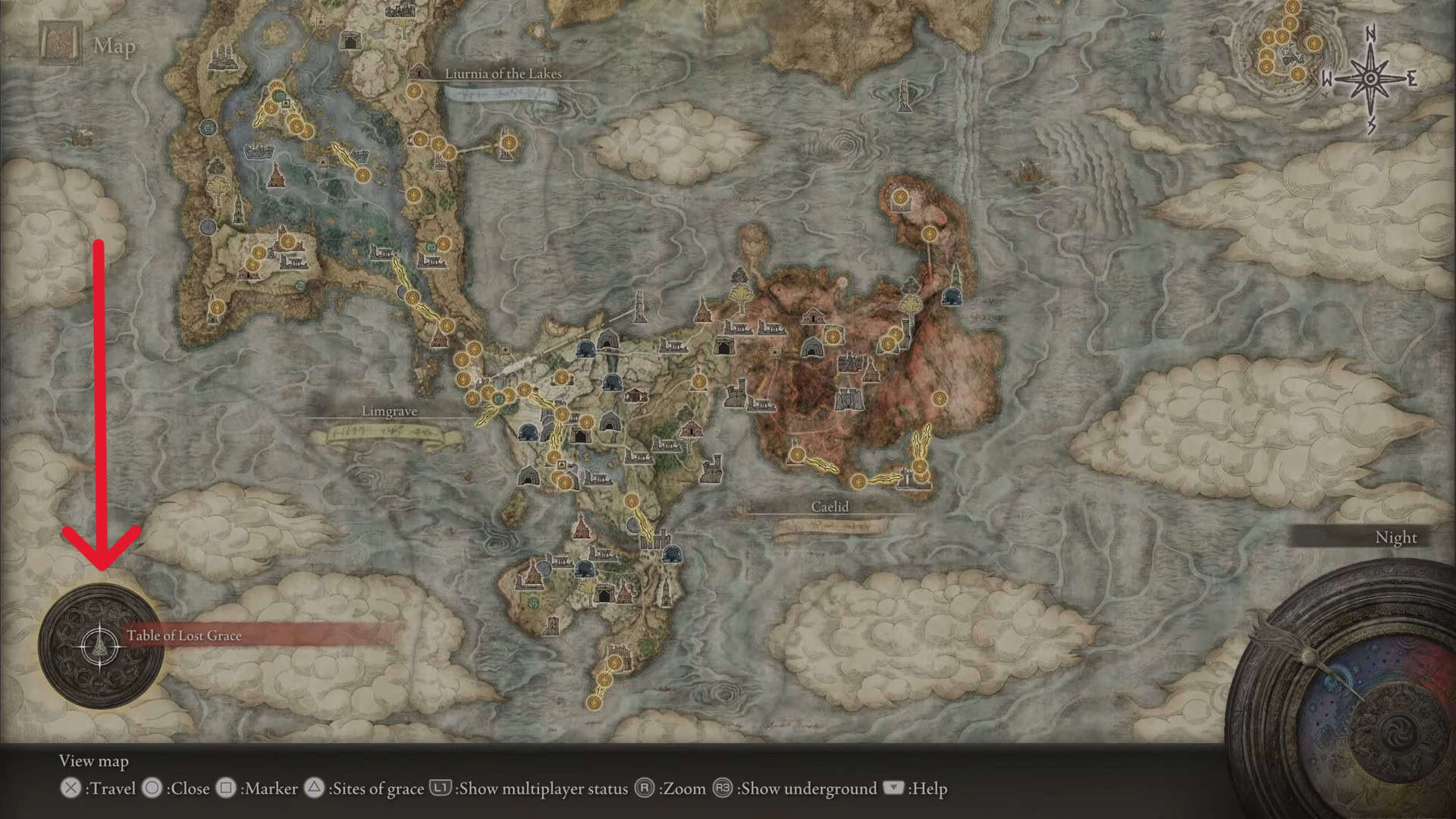Click the Liurnia of the Lakes label
The width and height of the screenshot is (1456, 819).
point(503,74)
